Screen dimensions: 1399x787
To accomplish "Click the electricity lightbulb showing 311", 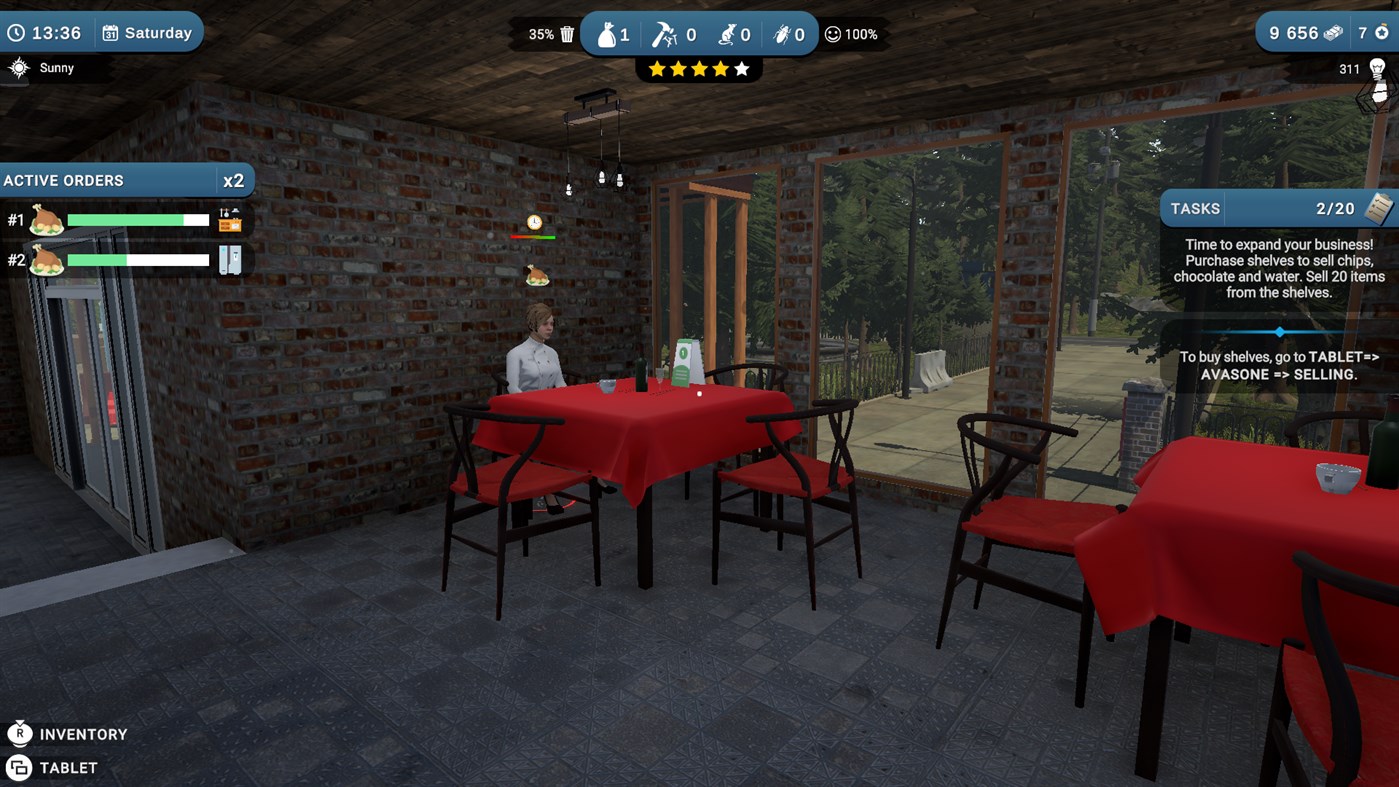I will click(1379, 69).
